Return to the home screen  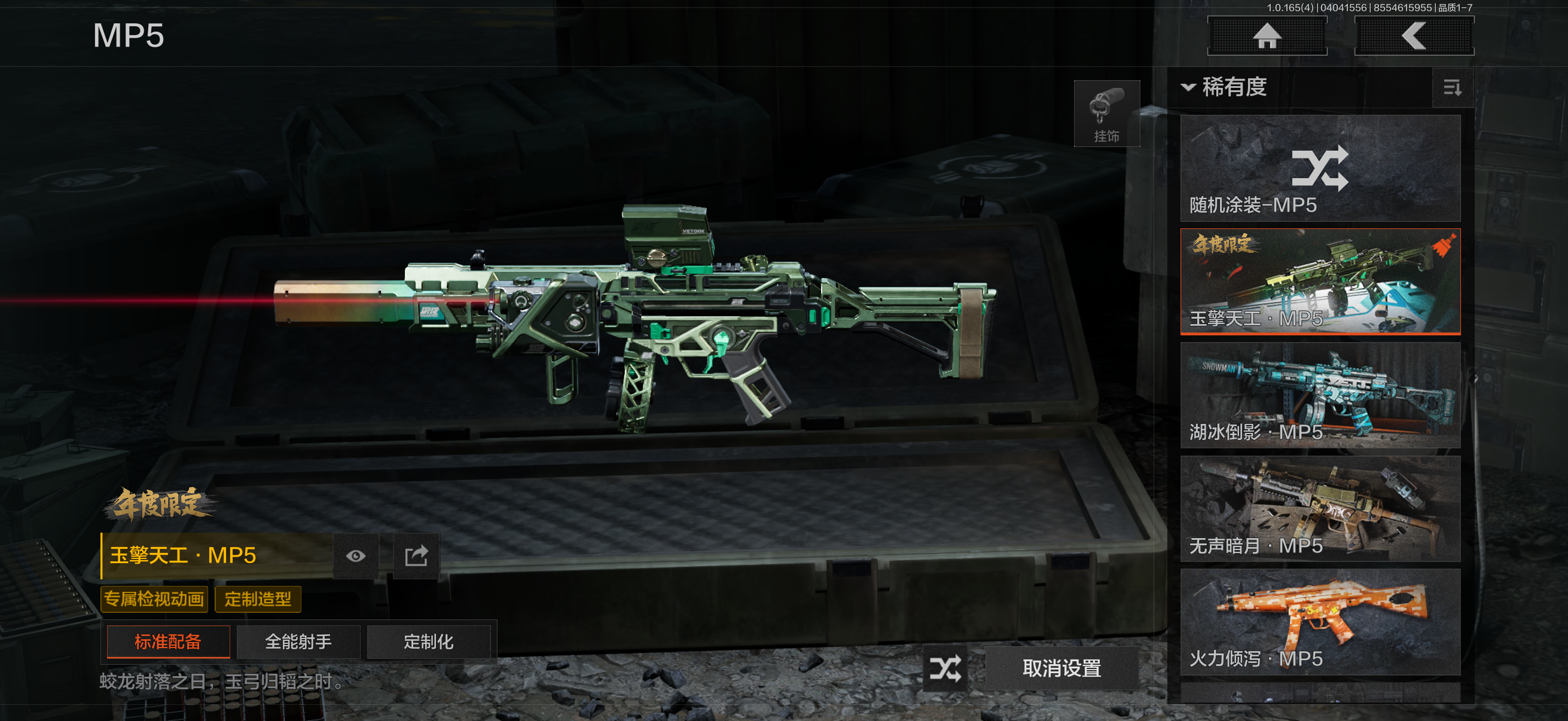(1267, 35)
